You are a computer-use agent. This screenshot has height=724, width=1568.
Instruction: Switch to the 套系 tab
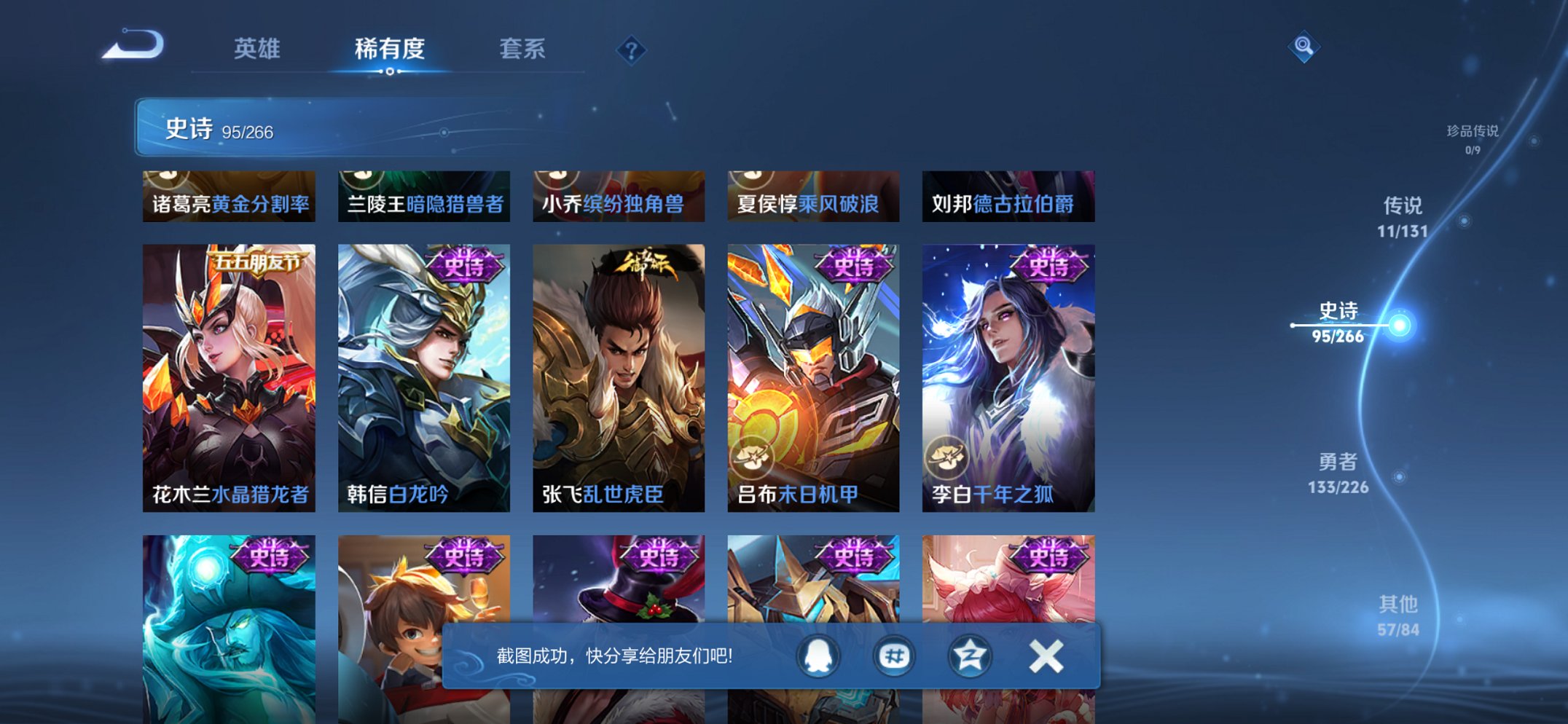(522, 50)
